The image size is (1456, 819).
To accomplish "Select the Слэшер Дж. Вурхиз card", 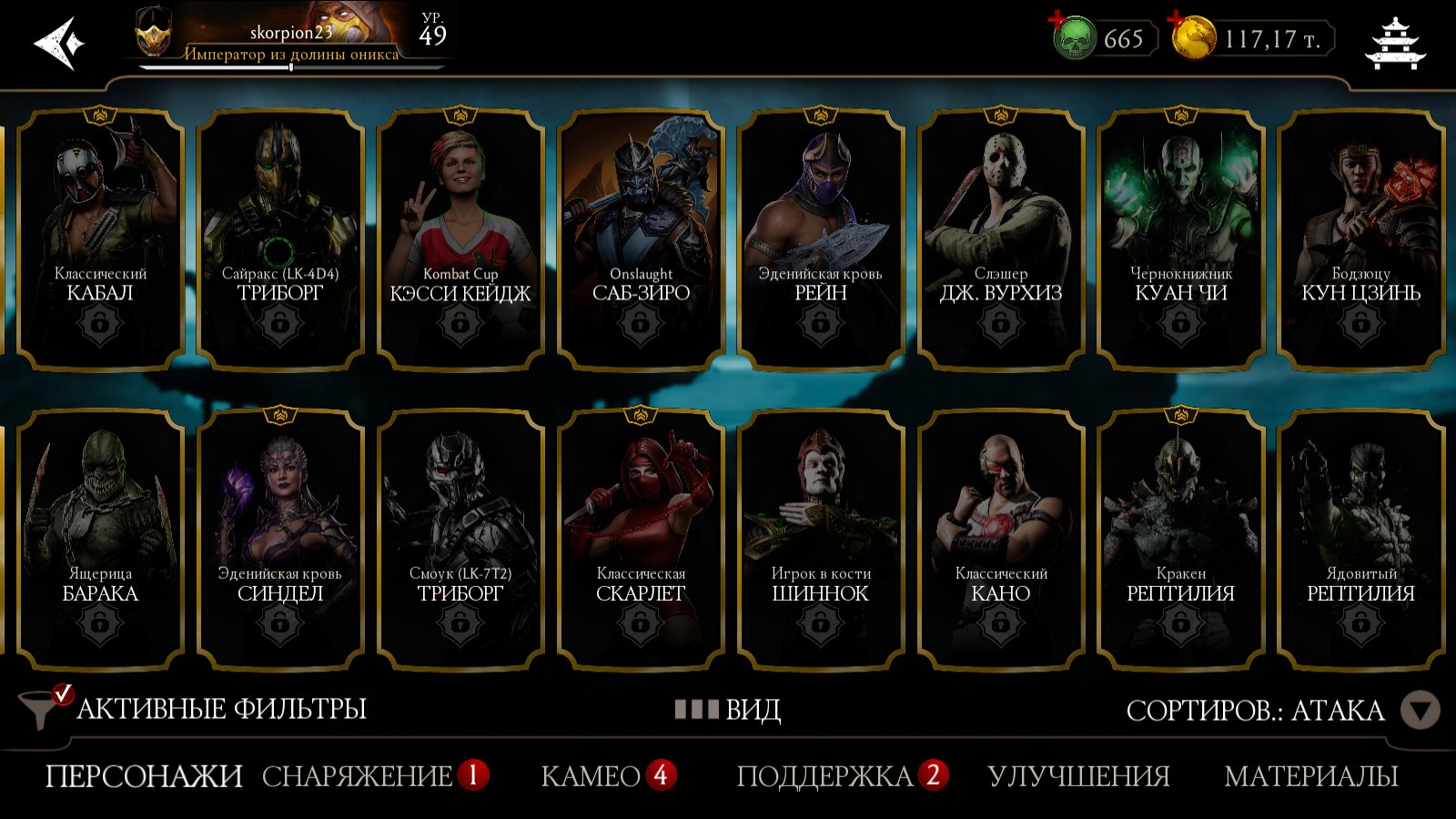I will [1000, 238].
